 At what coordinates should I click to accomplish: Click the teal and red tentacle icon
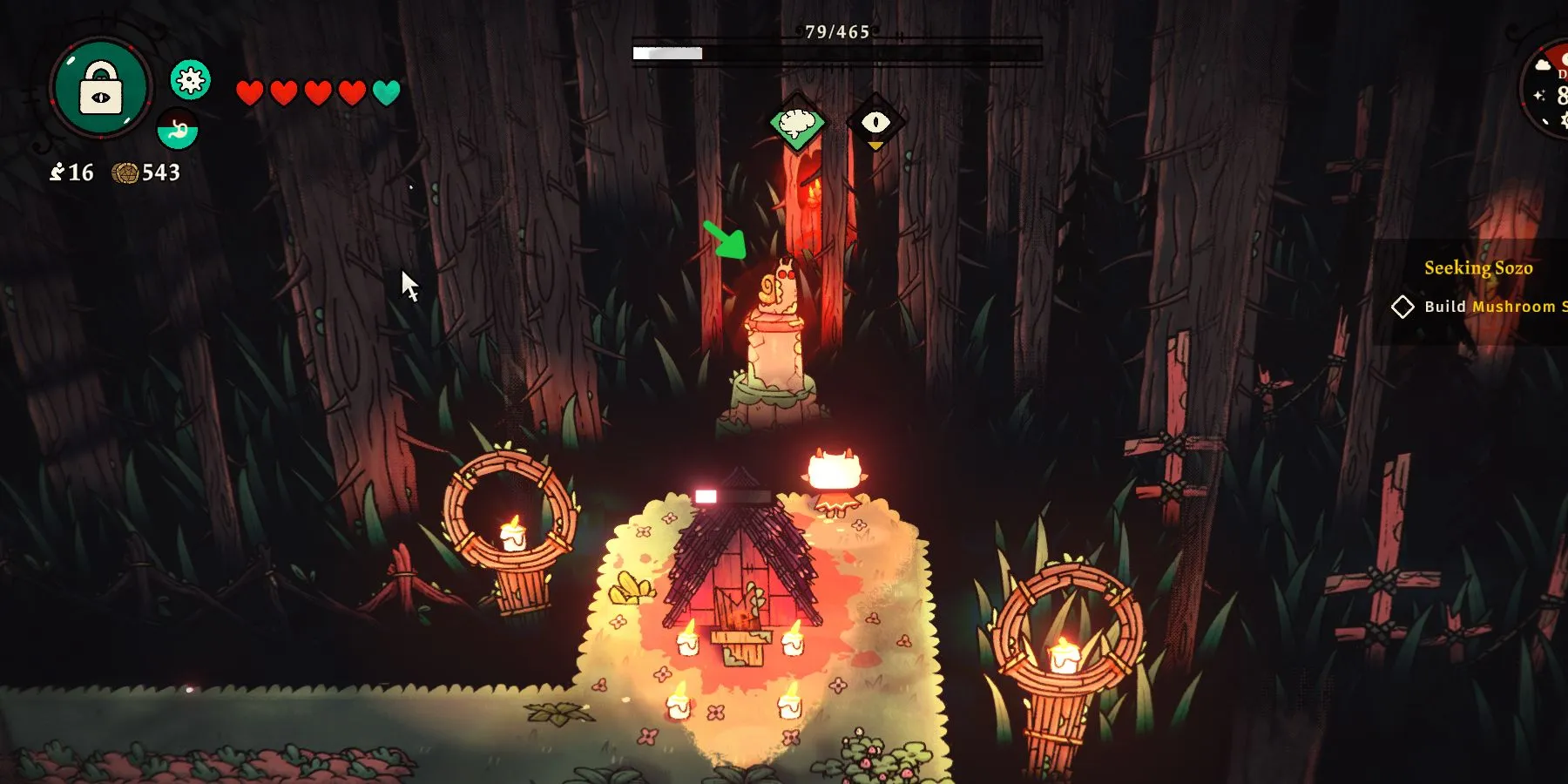tap(178, 131)
